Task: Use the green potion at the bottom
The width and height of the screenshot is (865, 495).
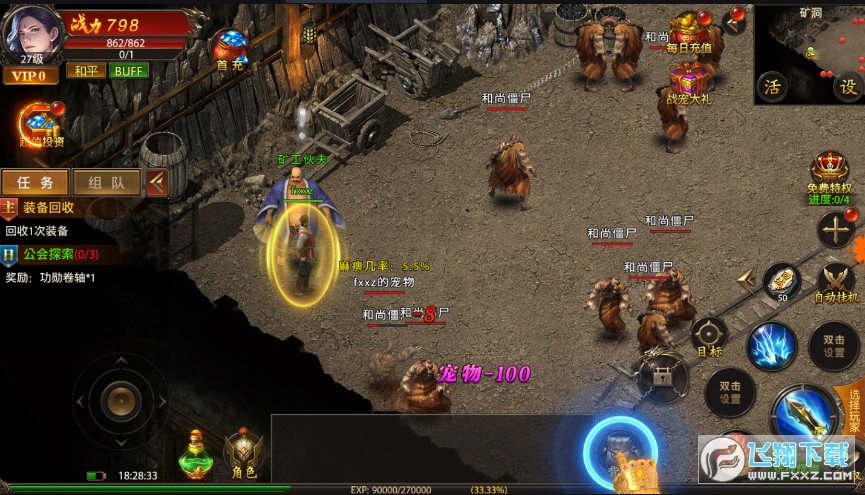Action: pos(196,454)
